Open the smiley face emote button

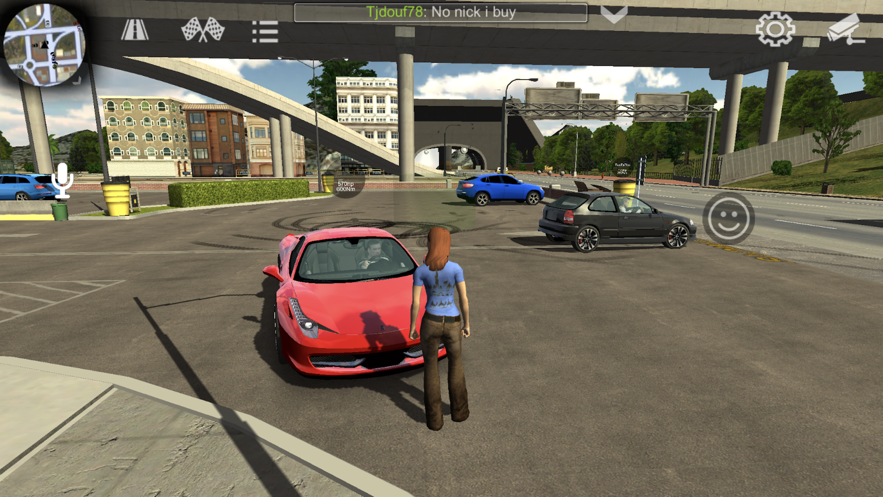pyautogui.click(x=728, y=218)
